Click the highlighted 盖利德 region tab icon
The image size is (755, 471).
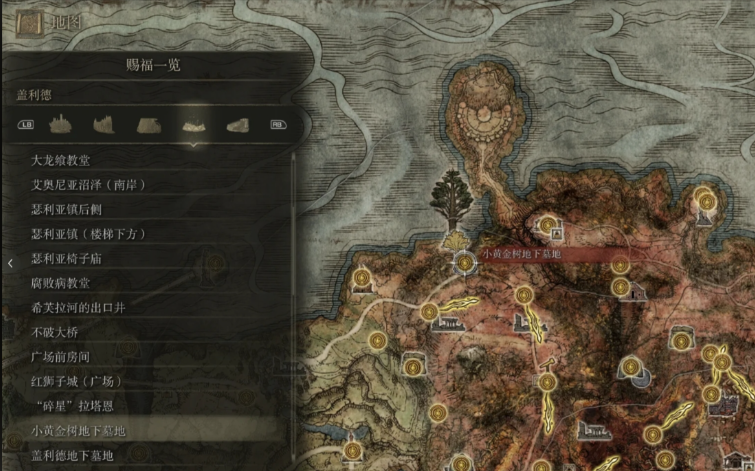pos(193,125)
